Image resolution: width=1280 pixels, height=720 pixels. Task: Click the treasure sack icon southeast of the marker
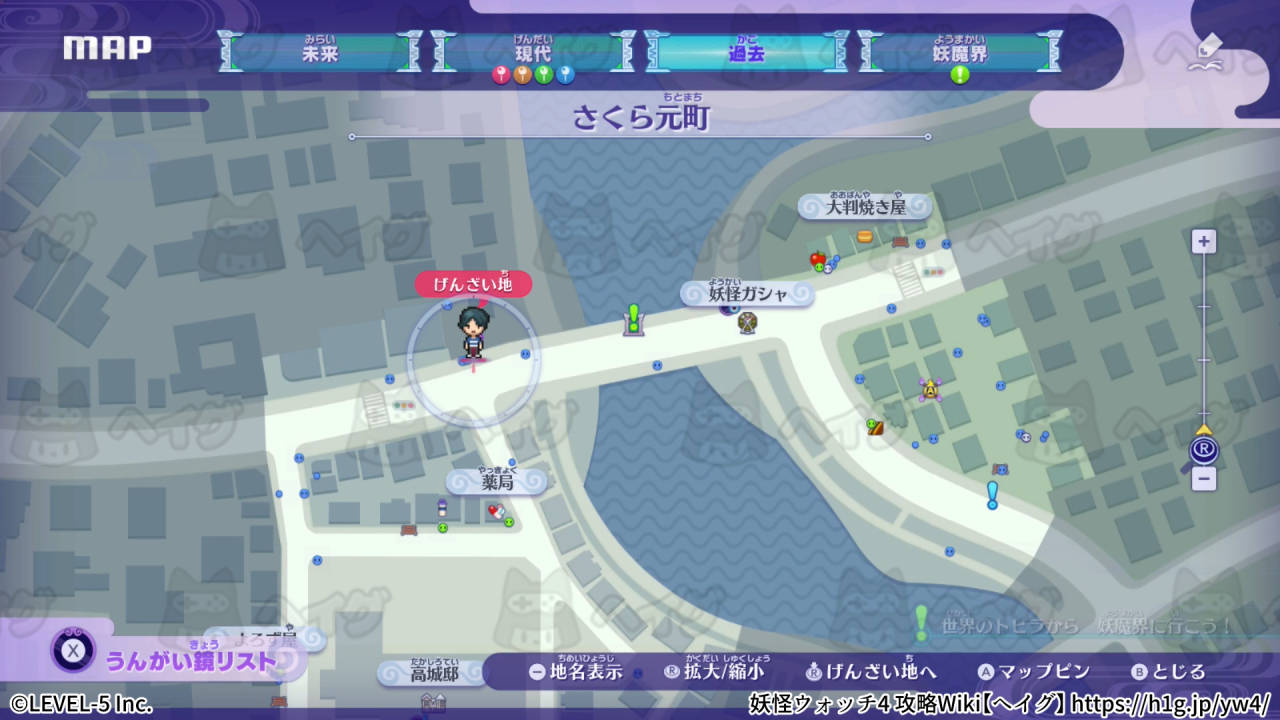(873, 427)
